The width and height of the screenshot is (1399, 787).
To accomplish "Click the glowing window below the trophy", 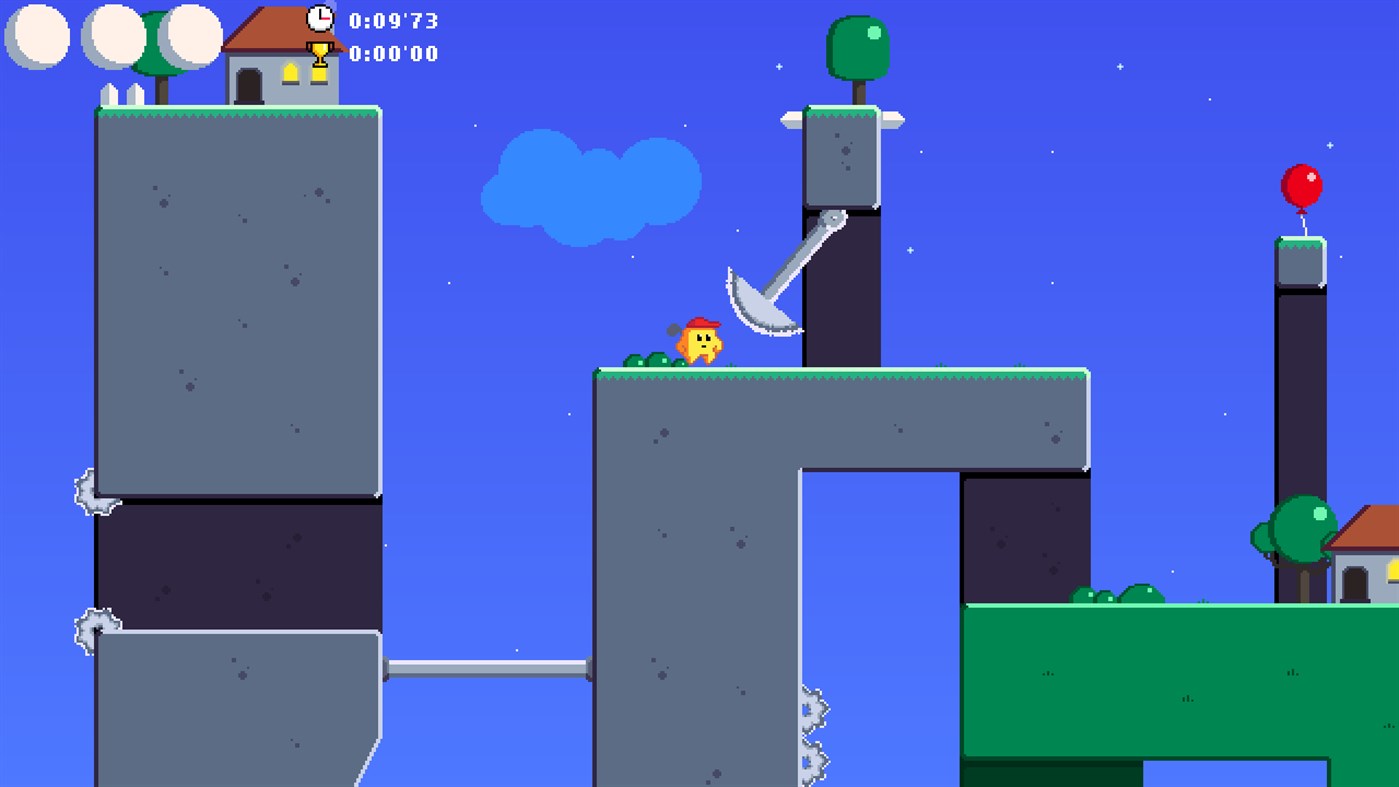I will (318, 76).
